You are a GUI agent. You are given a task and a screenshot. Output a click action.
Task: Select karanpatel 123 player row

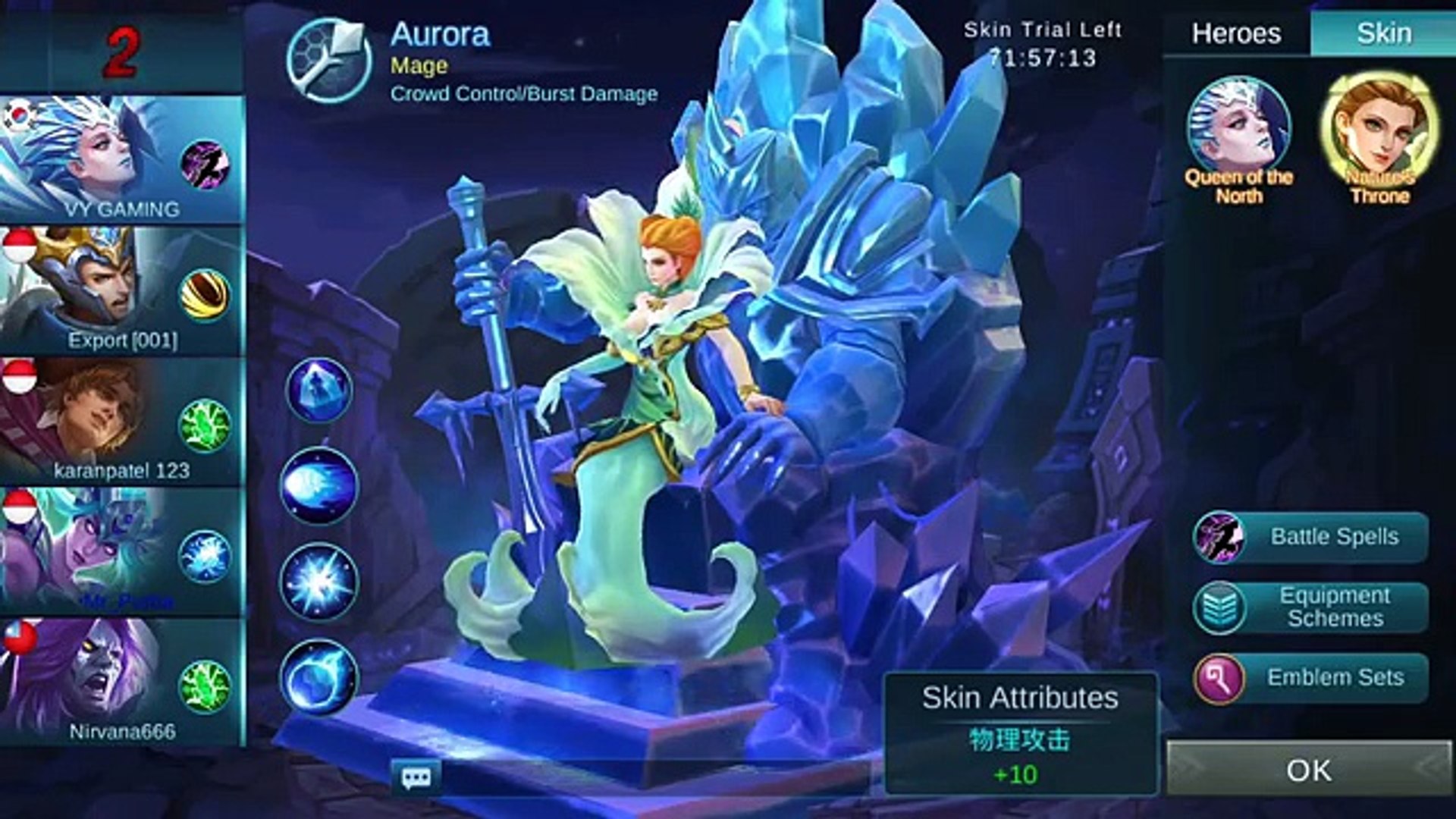coord(121,422)
